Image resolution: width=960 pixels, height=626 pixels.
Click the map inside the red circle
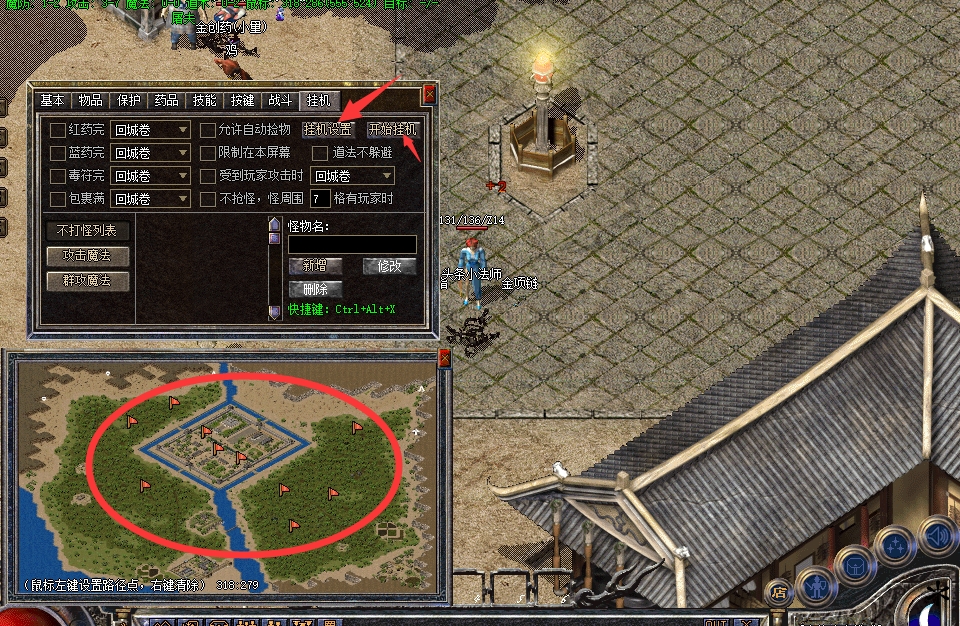pyautogui.click(x=245, y=460)
